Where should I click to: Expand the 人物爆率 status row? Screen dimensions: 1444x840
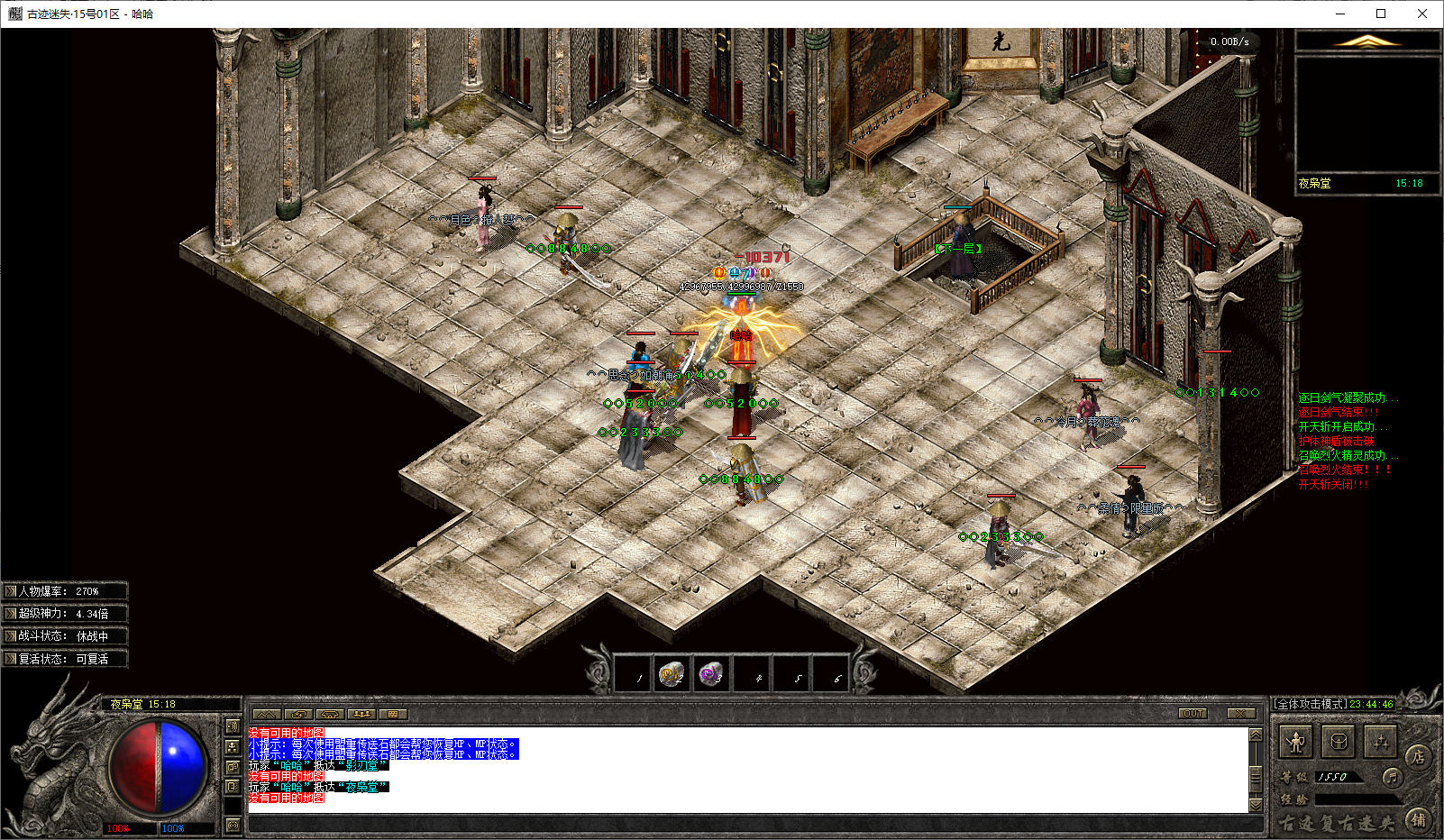pos(11,591)
